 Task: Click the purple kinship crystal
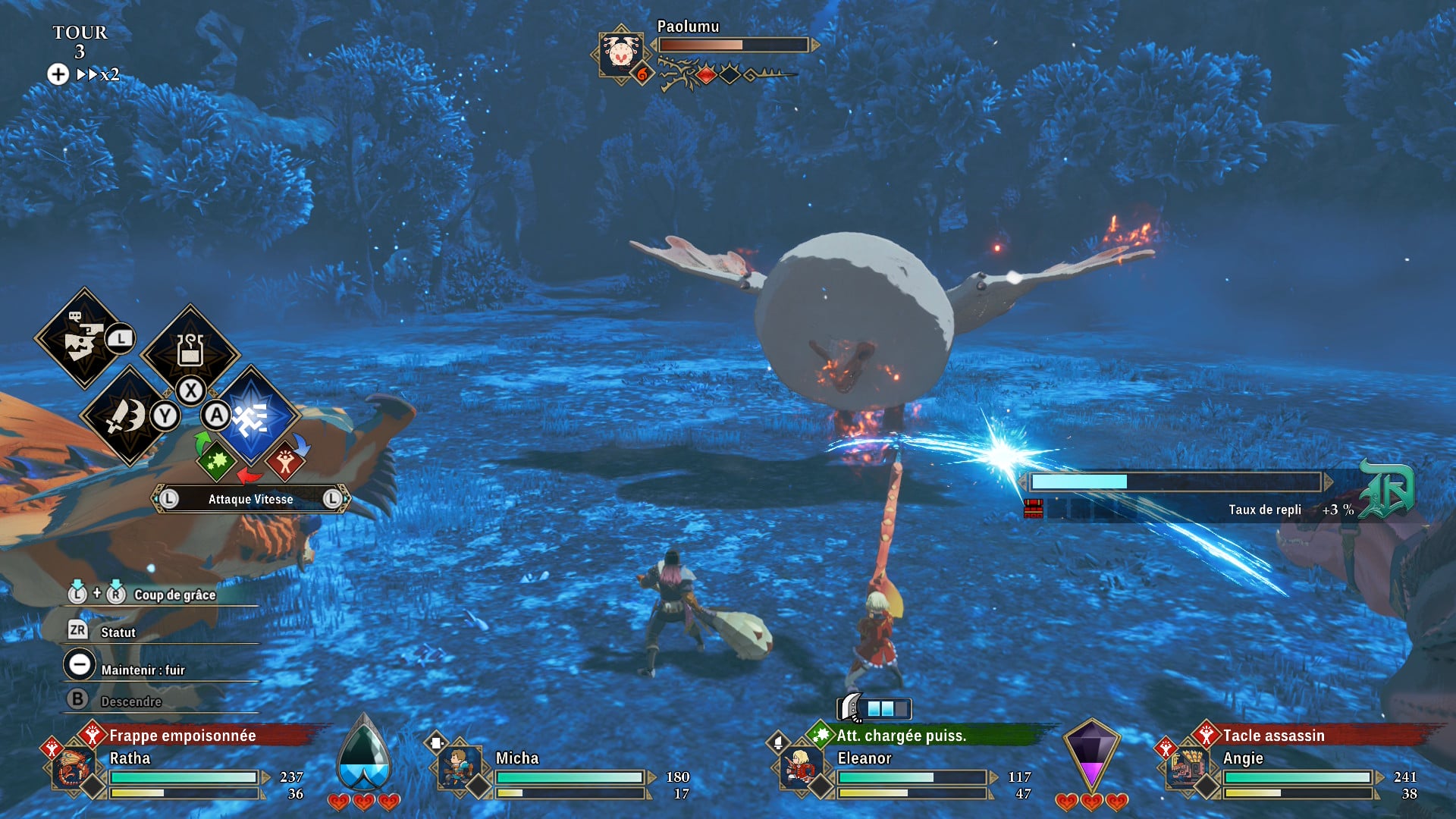point(1091,755)
